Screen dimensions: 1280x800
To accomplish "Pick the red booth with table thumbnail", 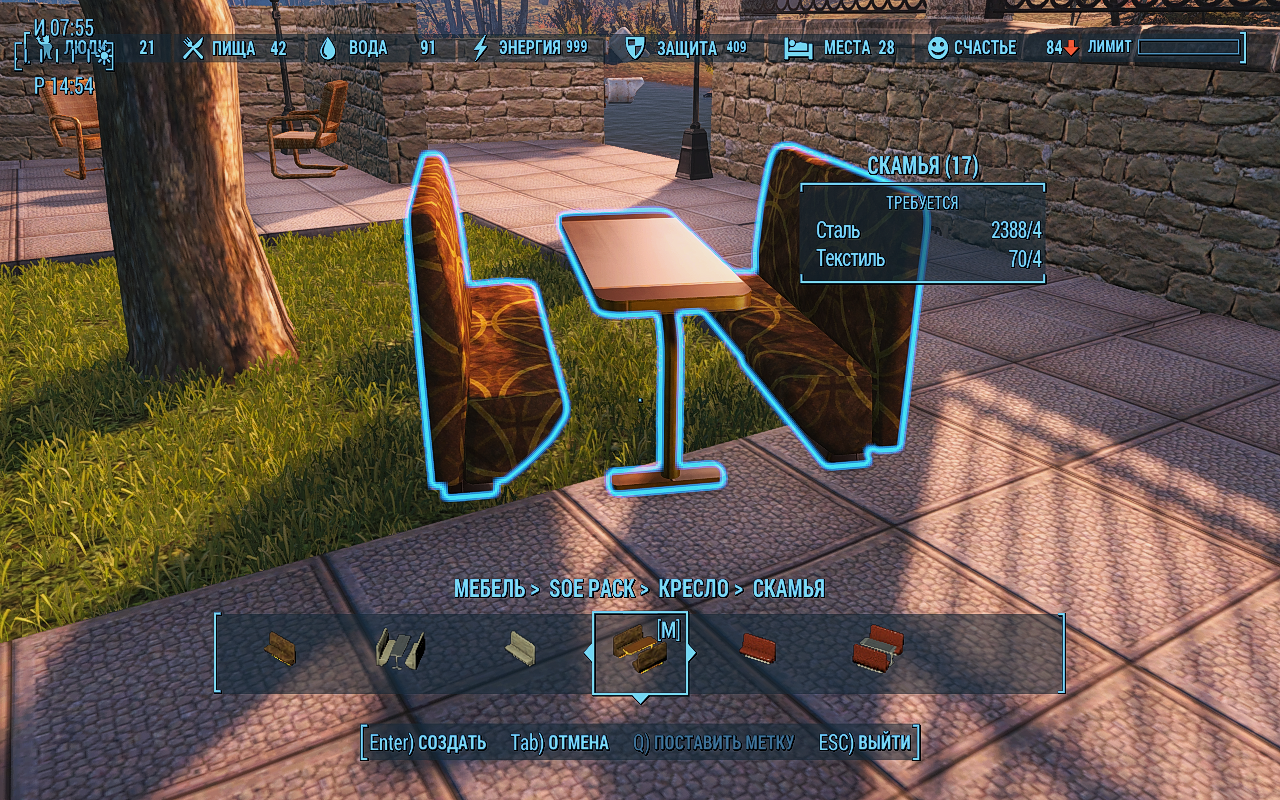I will tap(878, 648).
